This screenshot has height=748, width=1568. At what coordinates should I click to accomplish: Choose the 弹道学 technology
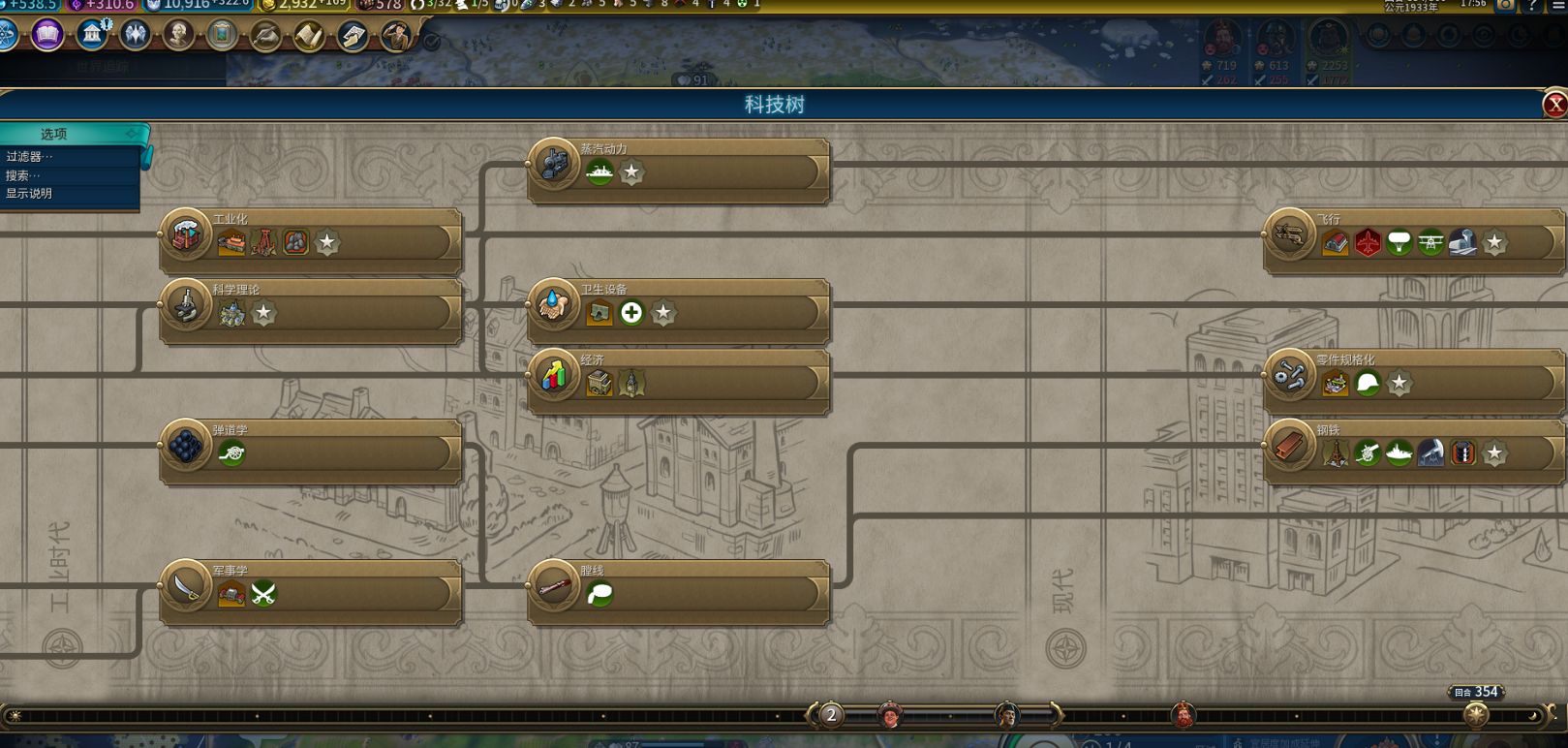(310, 452)
